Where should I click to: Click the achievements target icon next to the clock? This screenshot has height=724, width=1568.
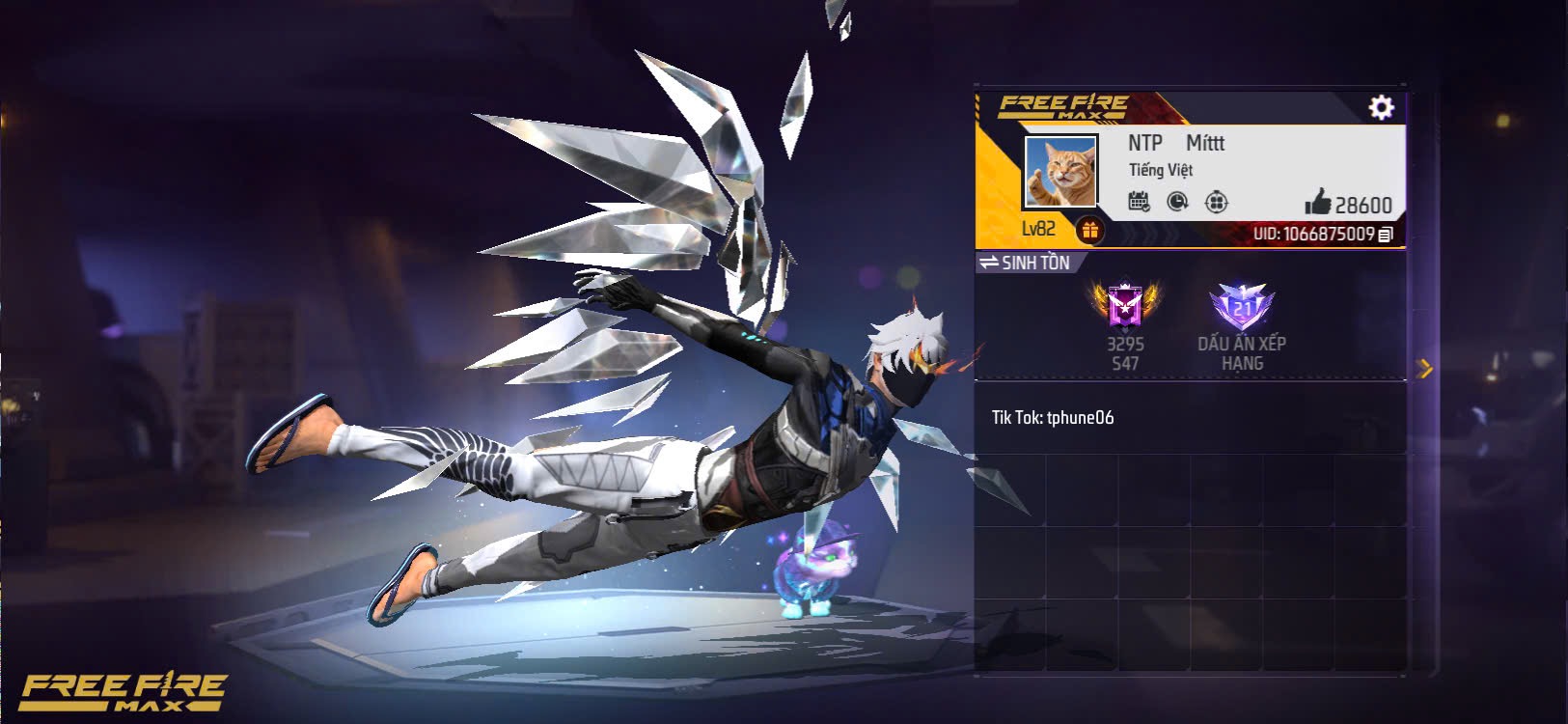[1218, 200]
